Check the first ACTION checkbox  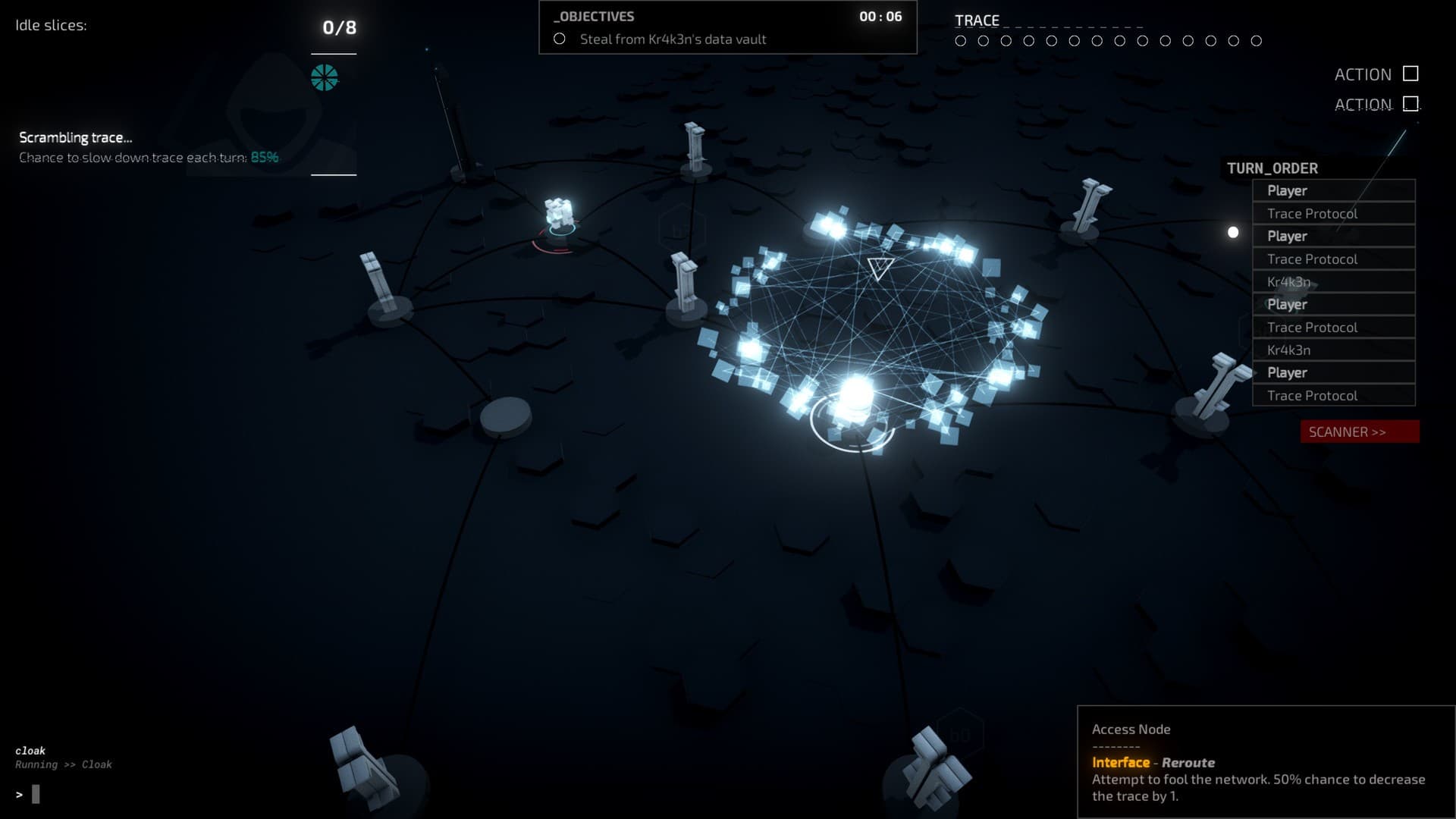point(1409,74)
